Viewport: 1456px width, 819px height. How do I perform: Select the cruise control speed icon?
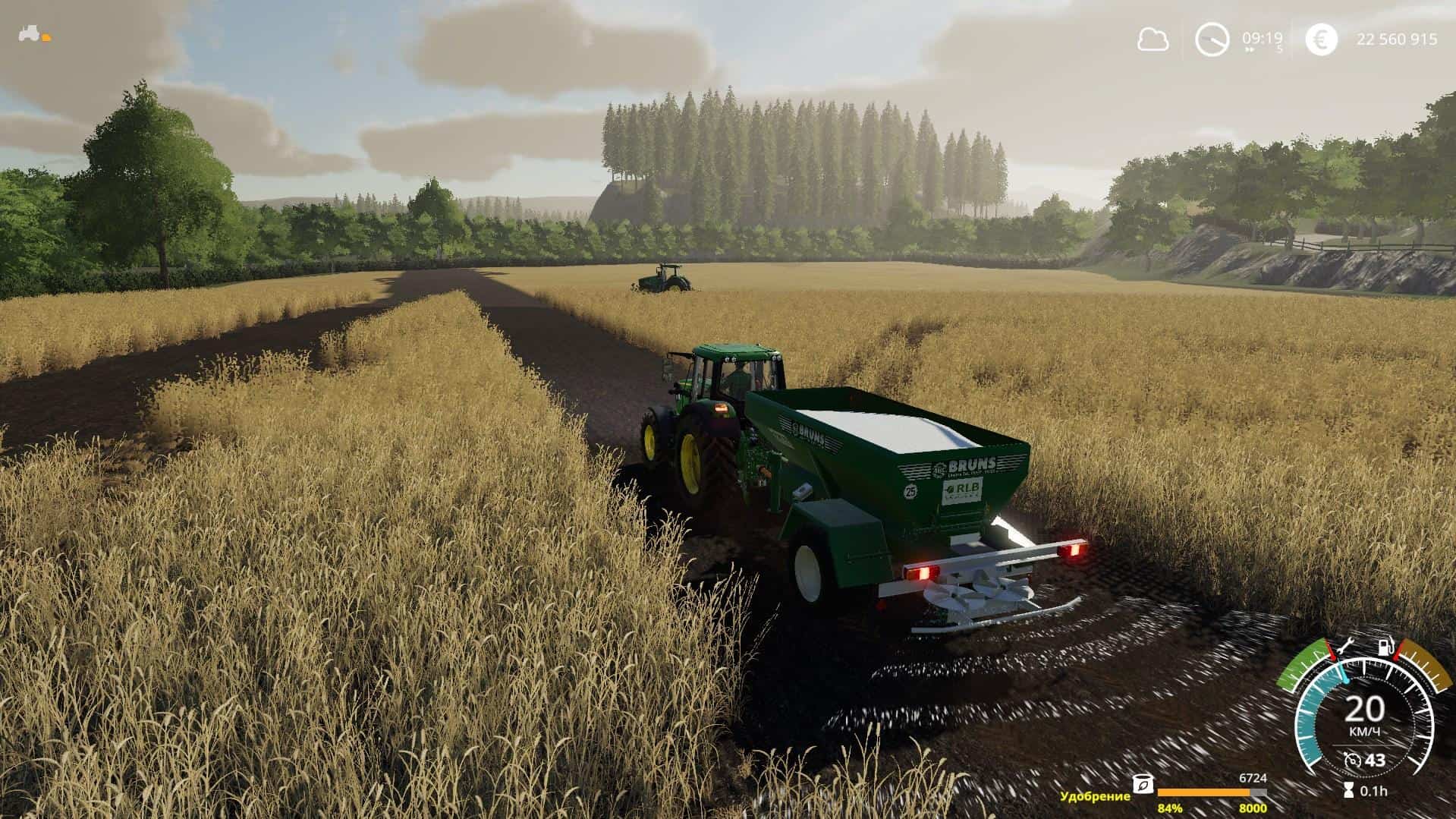tap(1351, 761)
